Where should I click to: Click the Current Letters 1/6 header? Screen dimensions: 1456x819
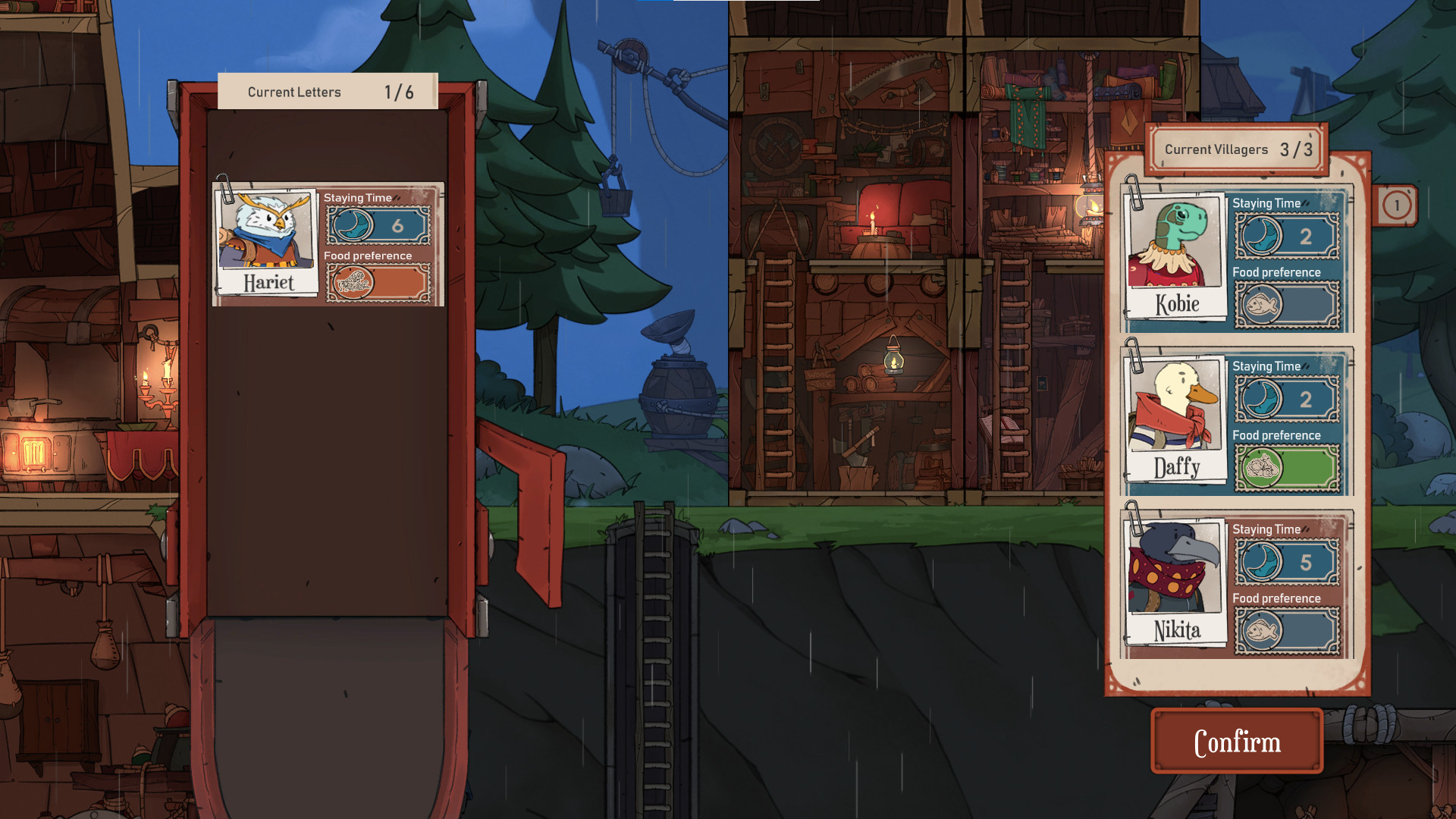[328, 91]
